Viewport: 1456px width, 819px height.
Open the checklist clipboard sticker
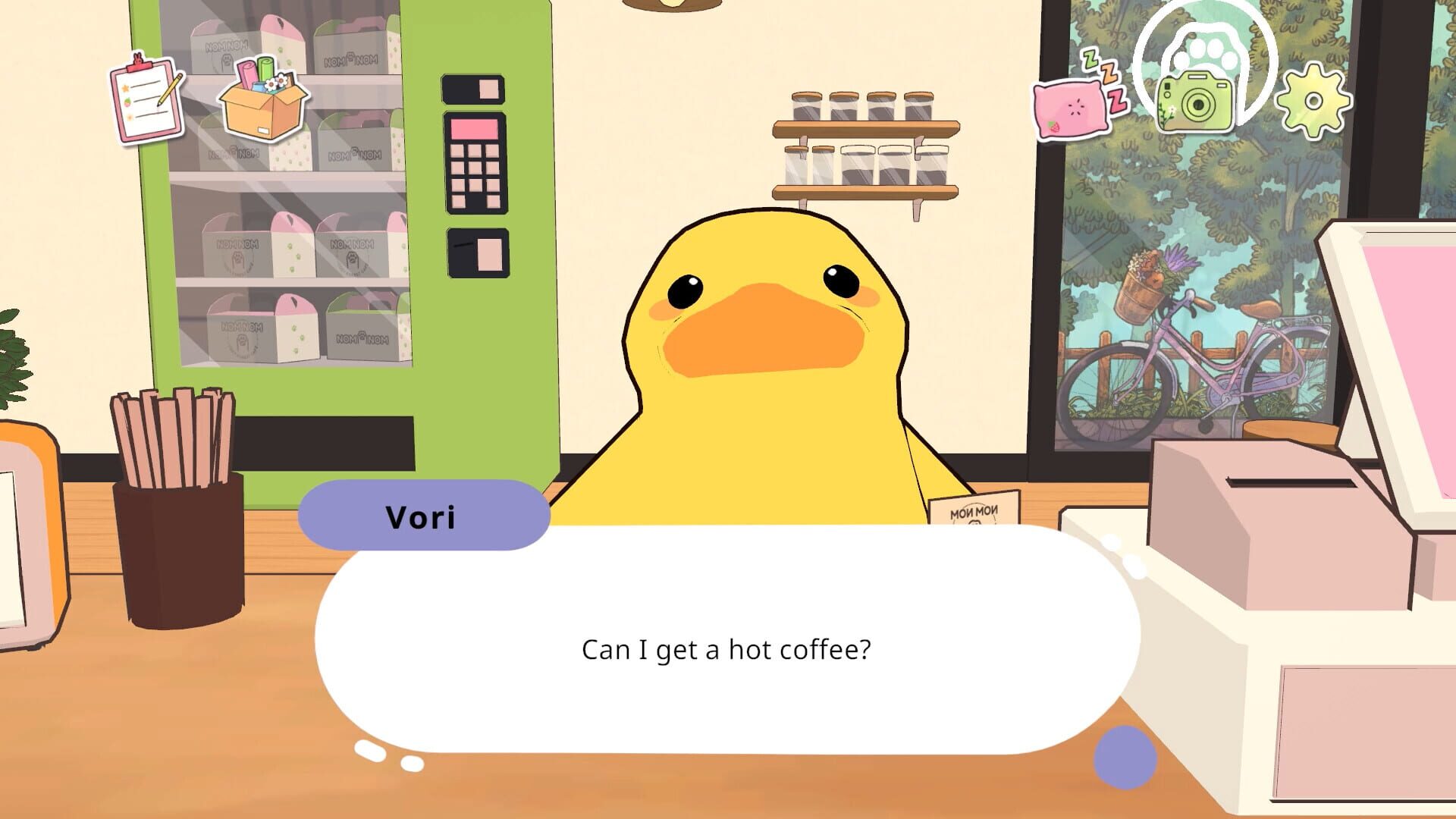(149, 97)
